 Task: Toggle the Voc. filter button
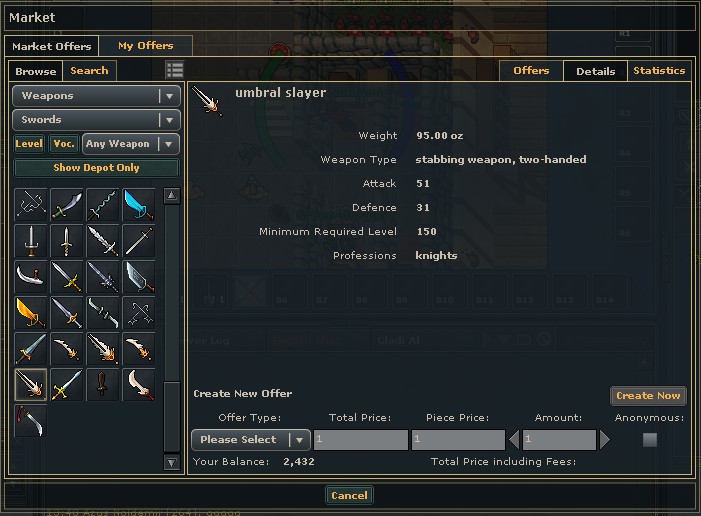coord(64,144)
